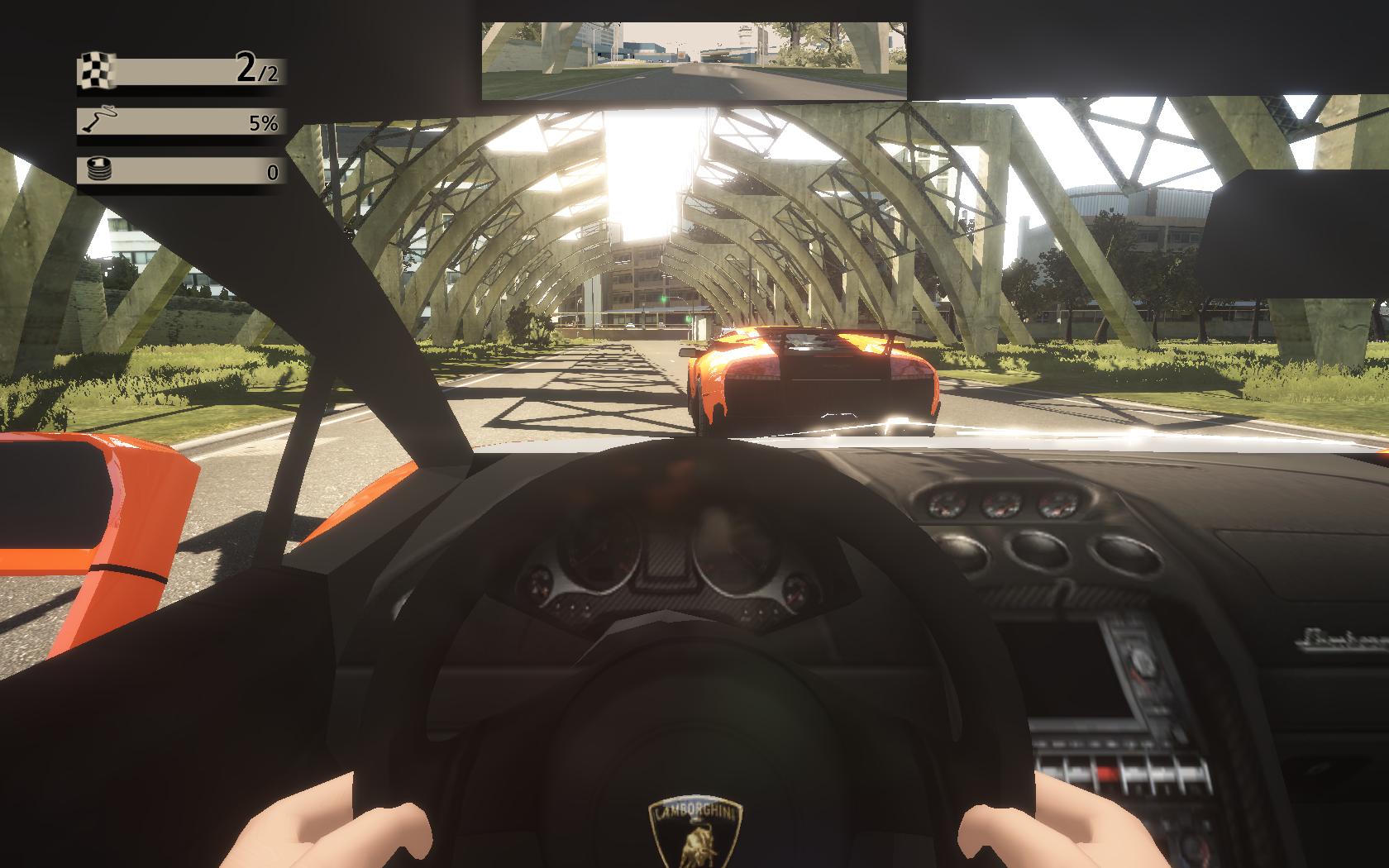Click the track progress route icon
1389x868 pixels.
pyautogui.click(x=98, y=122)
